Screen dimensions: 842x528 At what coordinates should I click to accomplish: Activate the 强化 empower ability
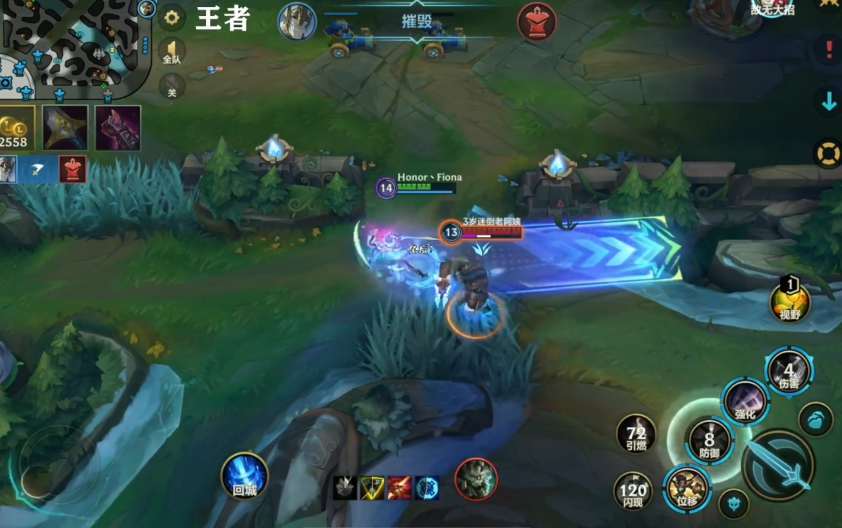[x=745, y=400]
